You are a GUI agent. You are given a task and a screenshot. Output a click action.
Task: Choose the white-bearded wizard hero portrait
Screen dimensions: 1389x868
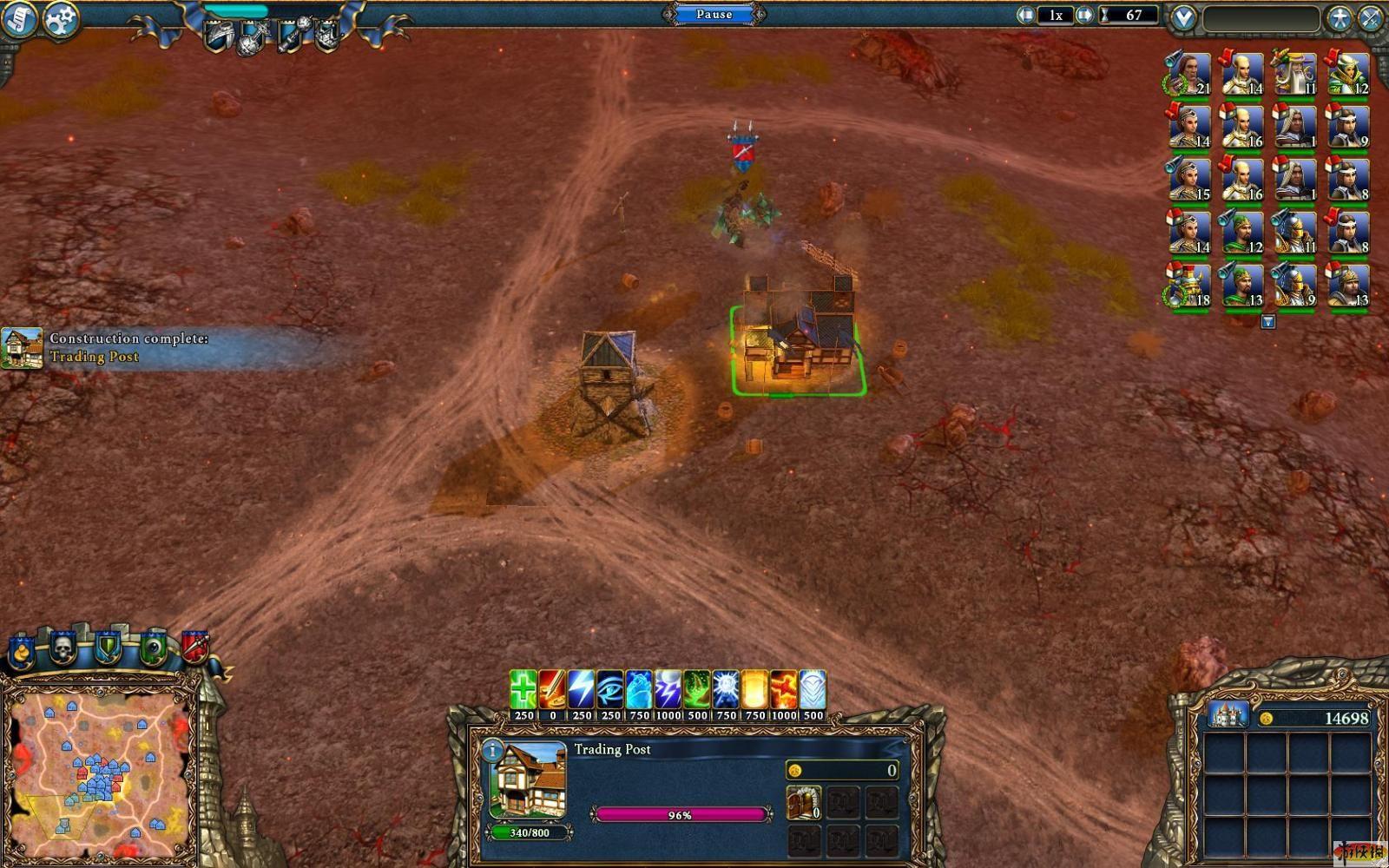click(x=1294, y=75)
